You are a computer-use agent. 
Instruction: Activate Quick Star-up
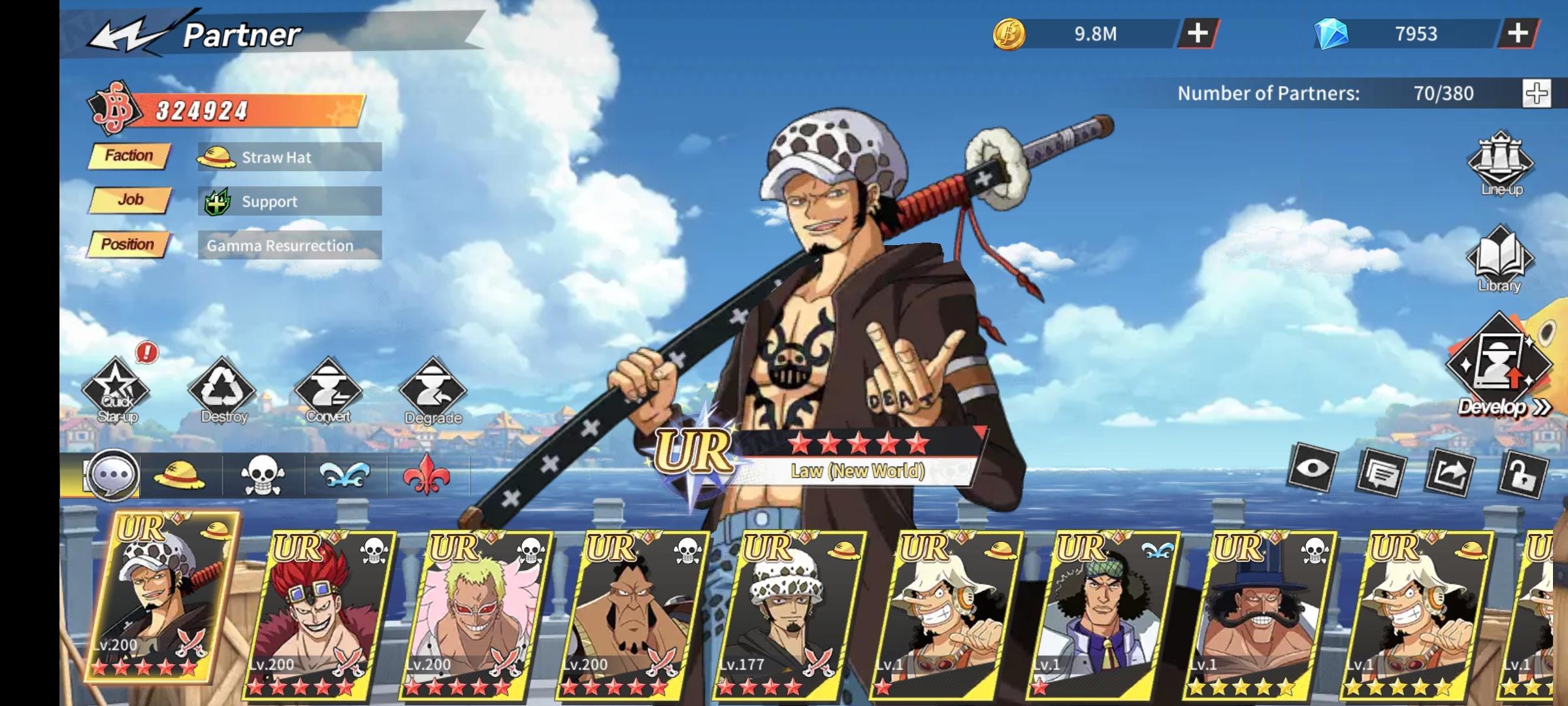point(116,392)
